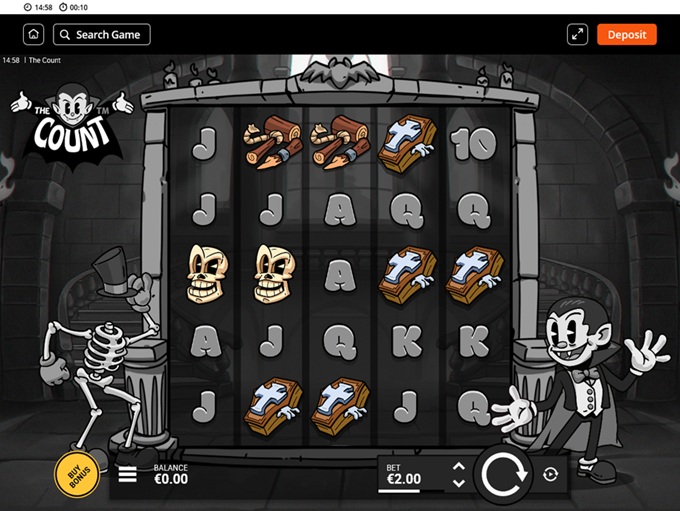Click the Search Game field
The width and height of the screenshot is (680, 511).
pyautogui.click(x=102, y=35)
